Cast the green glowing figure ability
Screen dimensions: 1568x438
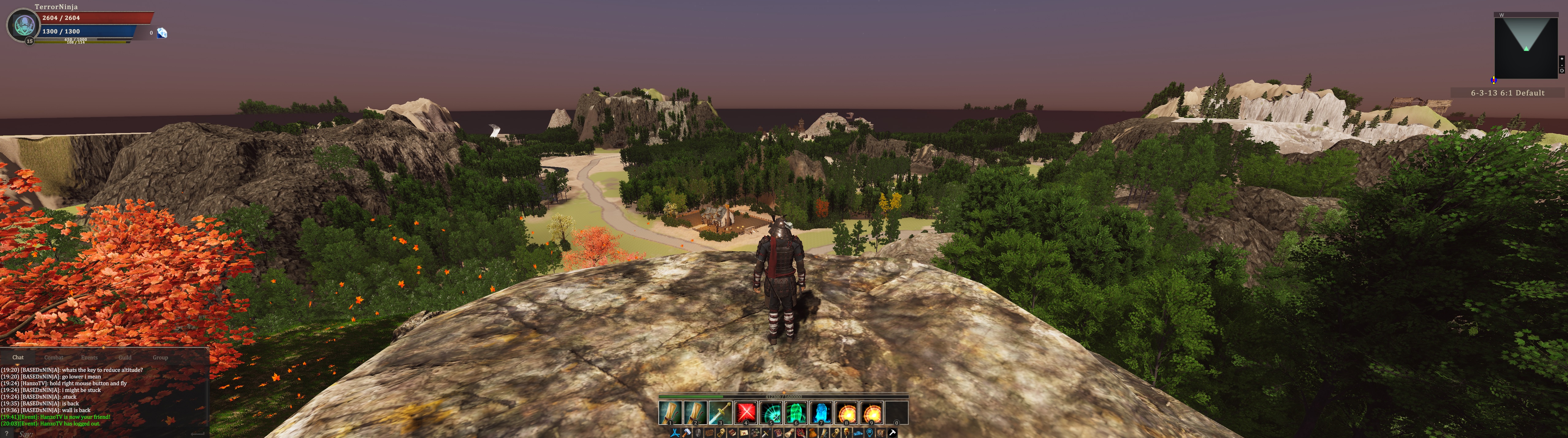tap(795, 413)
